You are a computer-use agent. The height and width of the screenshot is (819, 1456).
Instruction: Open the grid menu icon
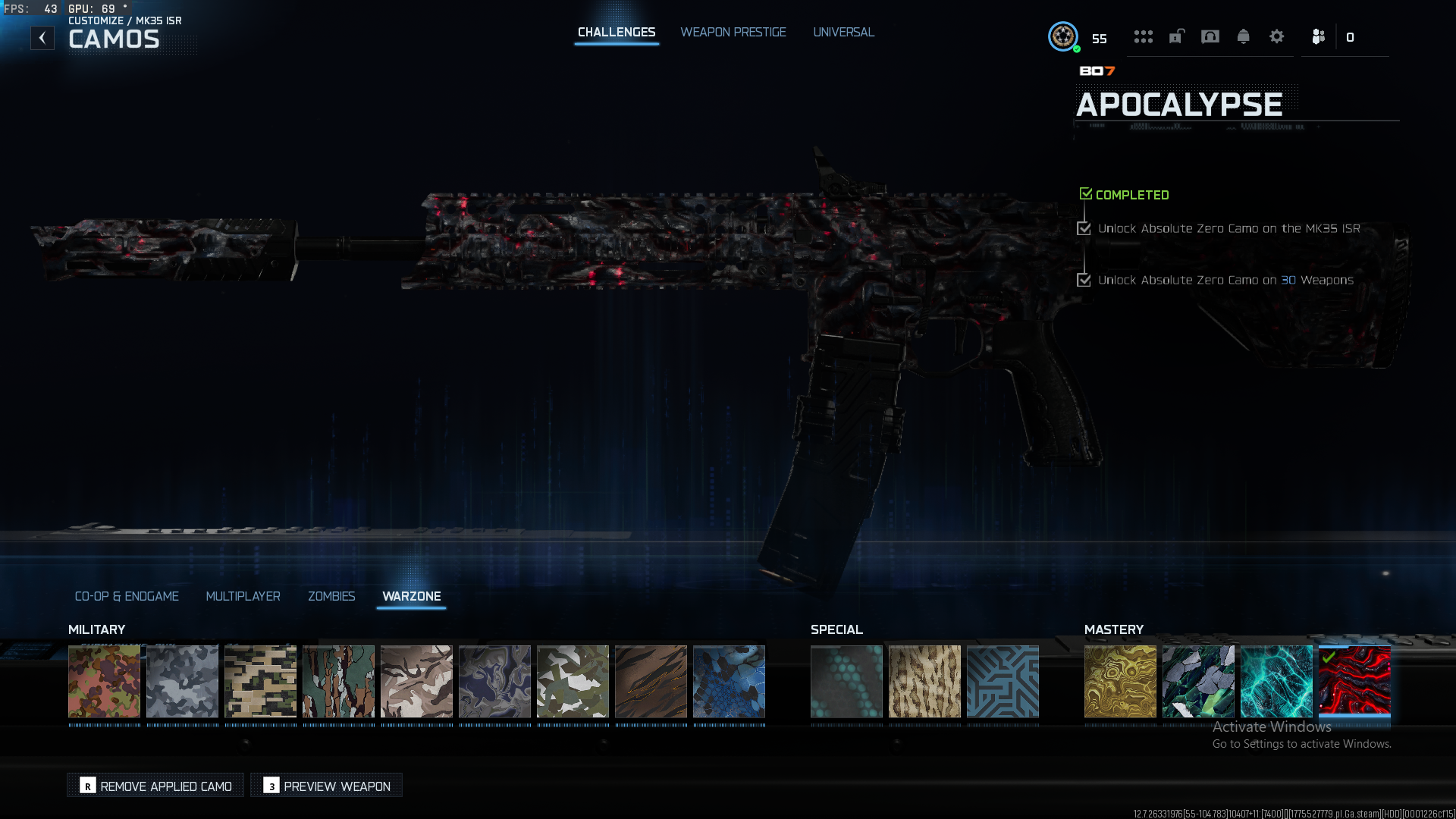pos(1143,36)
